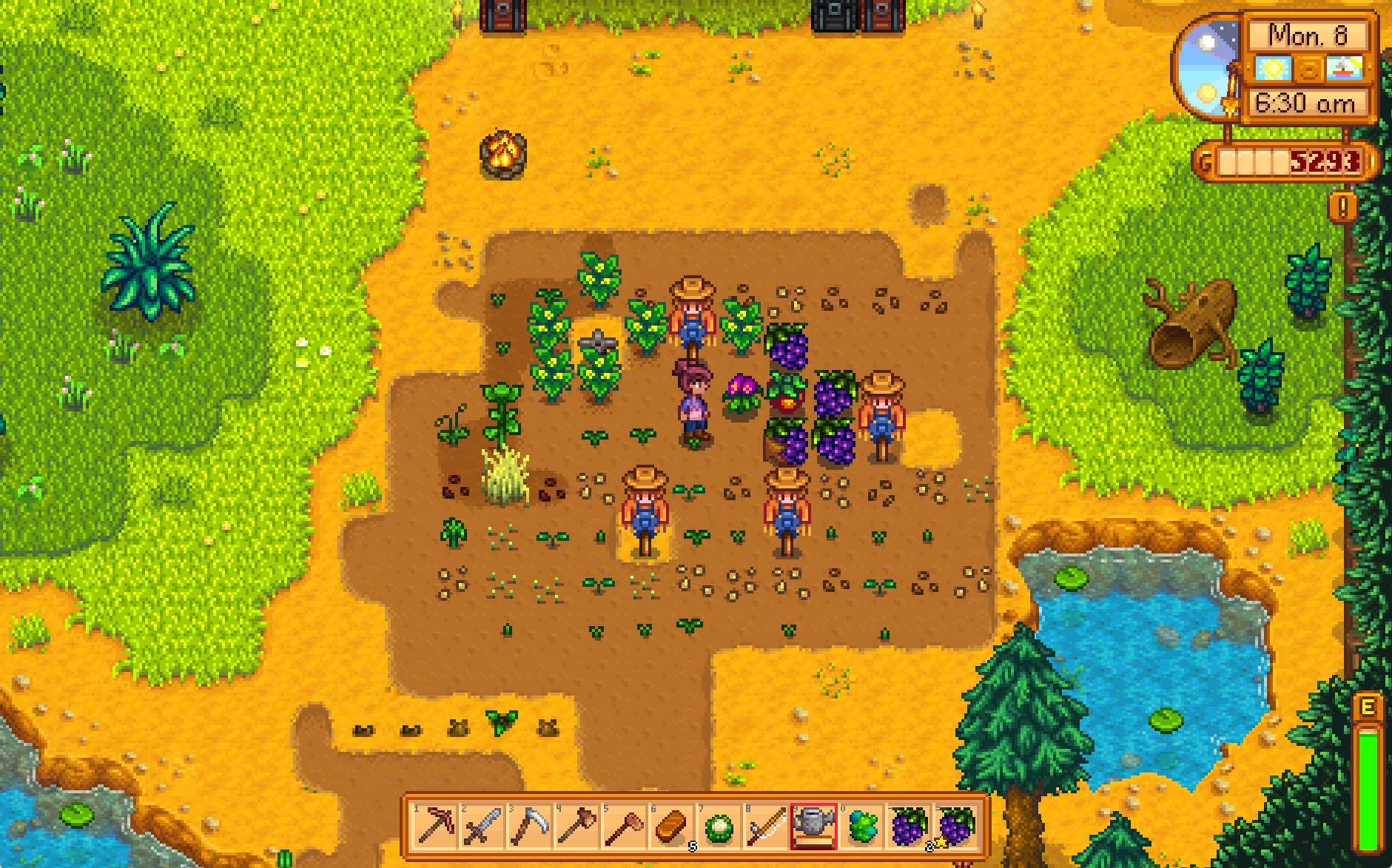Click the Mon. 8 date display

(x=1309, y=36)
